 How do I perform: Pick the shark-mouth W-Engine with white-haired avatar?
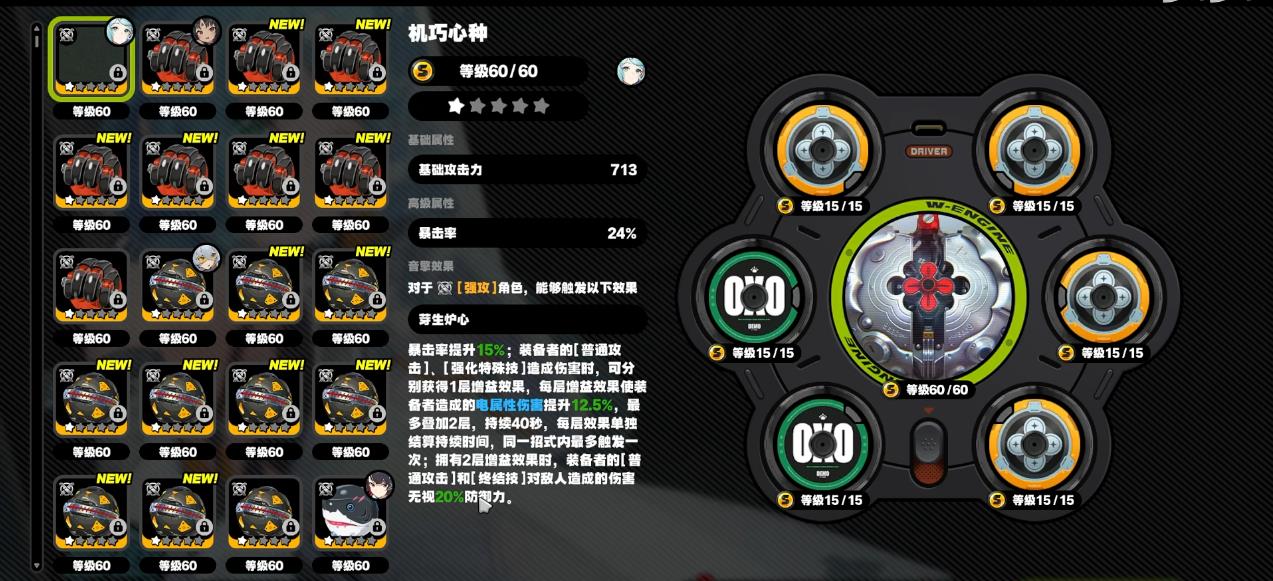pyautogui.click(x=177, y=286)
